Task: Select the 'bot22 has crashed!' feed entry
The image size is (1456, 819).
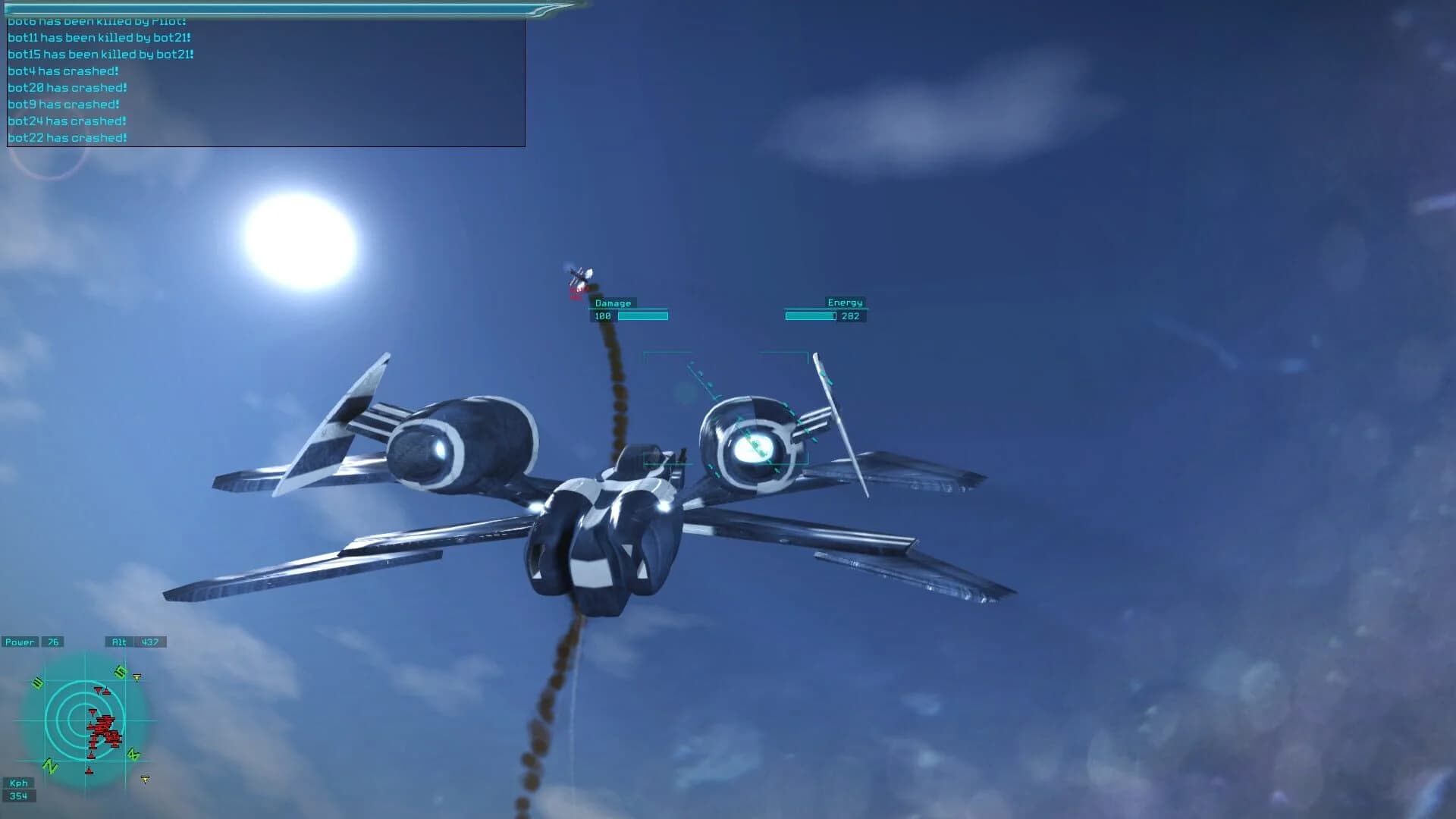Action: click(x=67, y=137)
